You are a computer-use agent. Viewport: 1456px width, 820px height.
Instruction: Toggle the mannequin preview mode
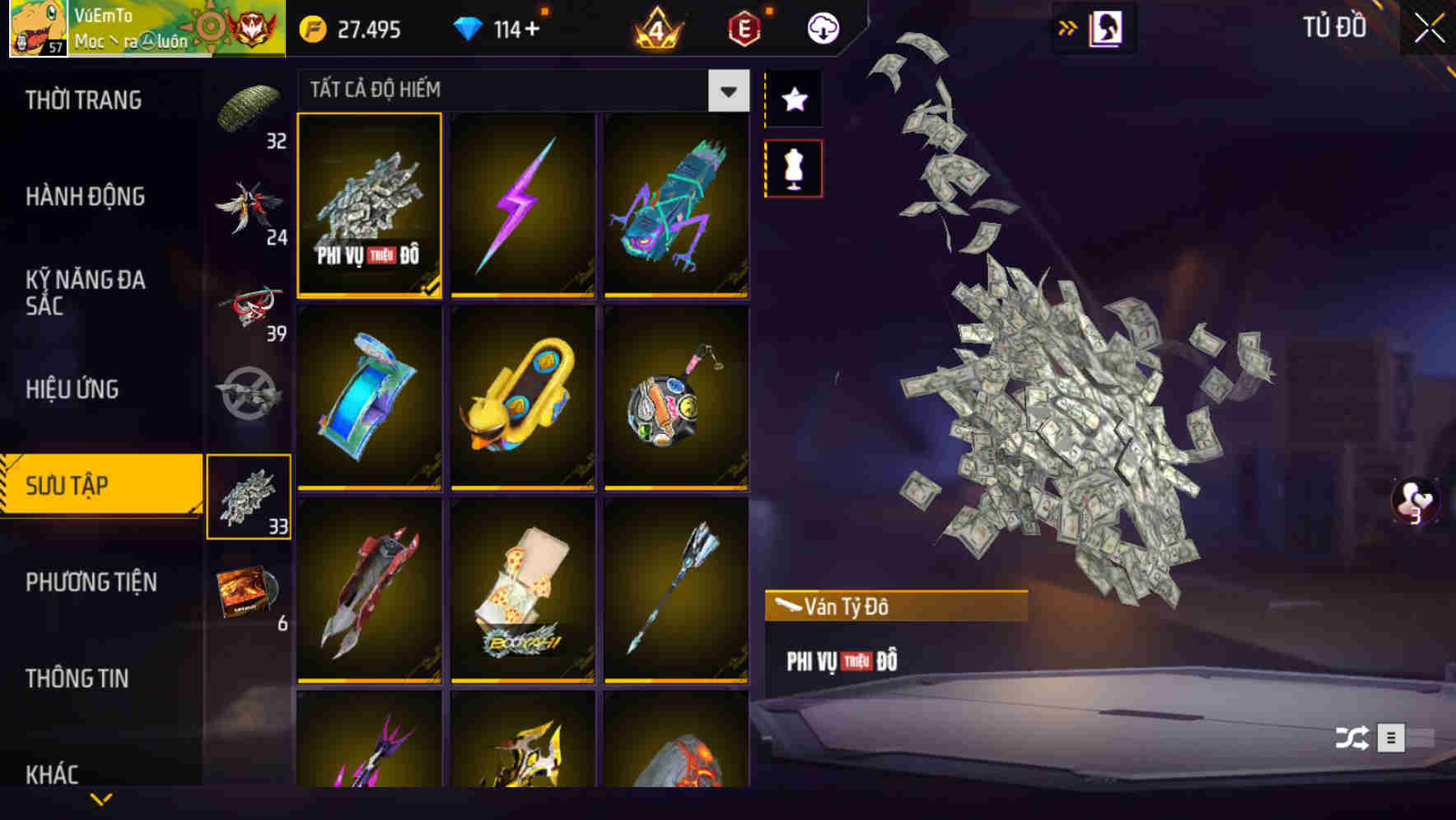pos(793,166)
